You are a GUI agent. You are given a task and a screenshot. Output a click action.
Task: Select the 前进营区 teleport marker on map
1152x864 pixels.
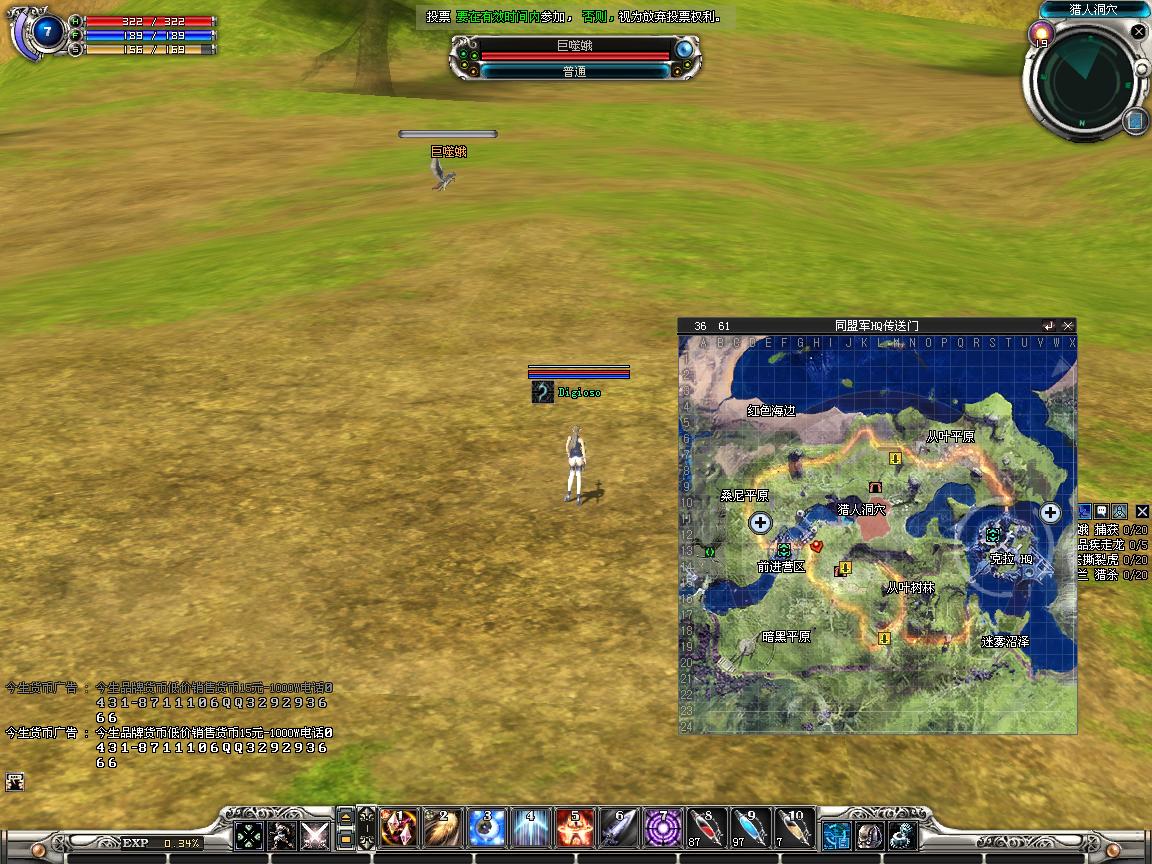coord(784,550)
